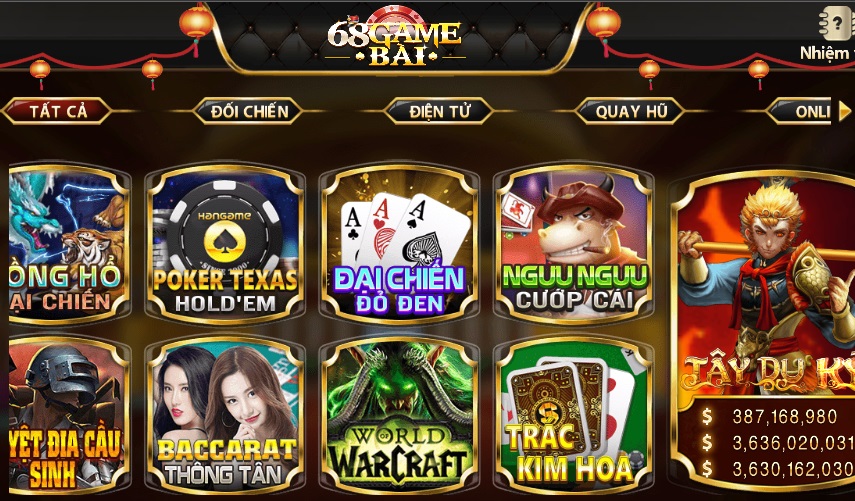Show the QUAY HŨ games tab
The image size is (855, 501).
tap(631, 111)
